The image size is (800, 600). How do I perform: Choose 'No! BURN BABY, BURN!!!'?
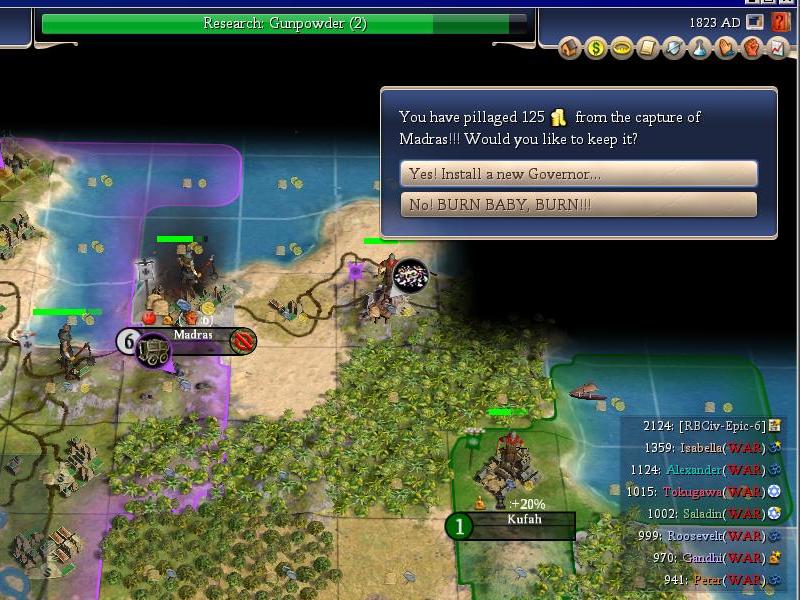coord(578,205)
